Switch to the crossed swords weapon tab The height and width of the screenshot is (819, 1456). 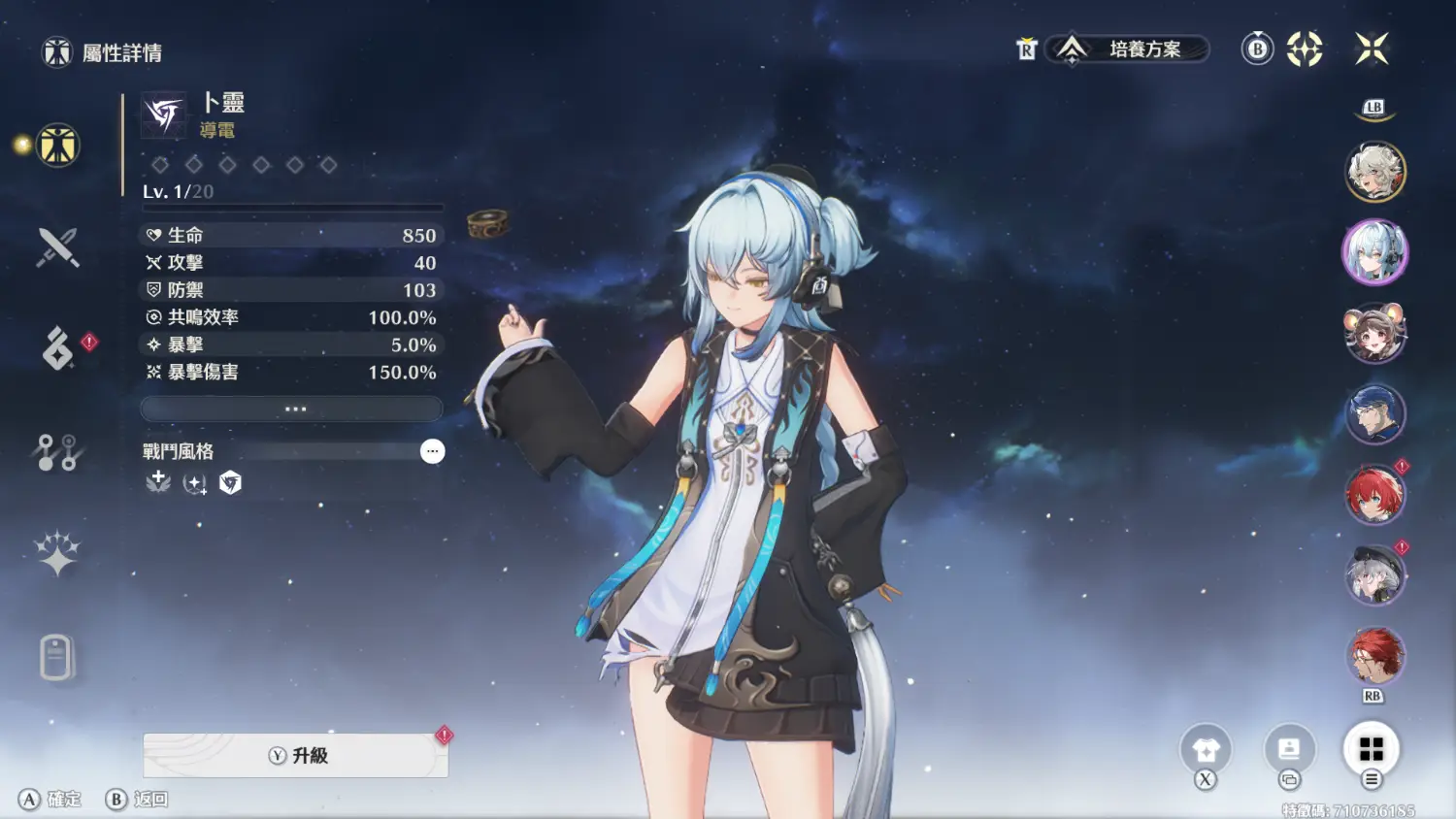57,247
